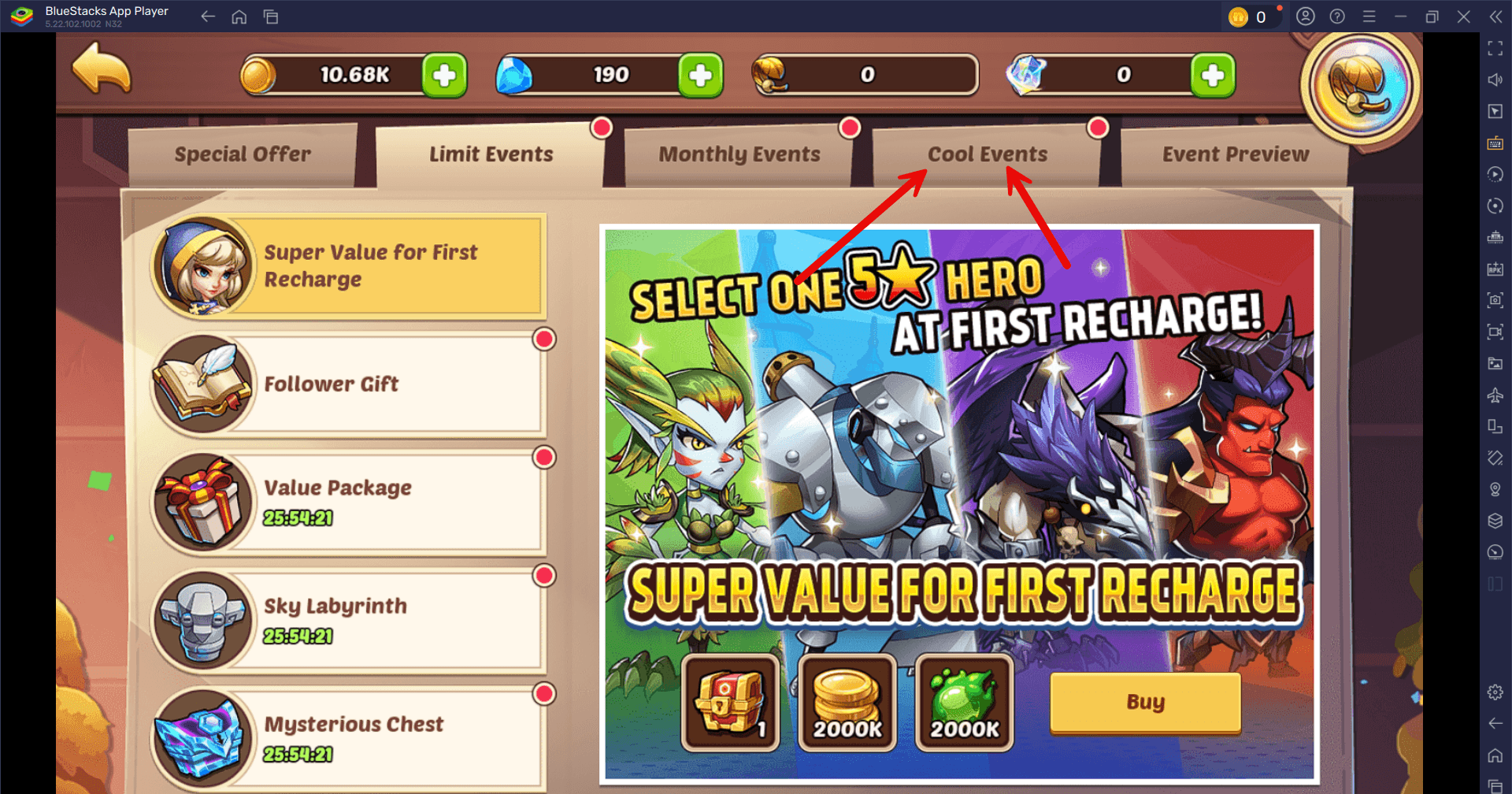Open the Monthly Events tab
Viewport: 1512px width, 794px height.
739,154
